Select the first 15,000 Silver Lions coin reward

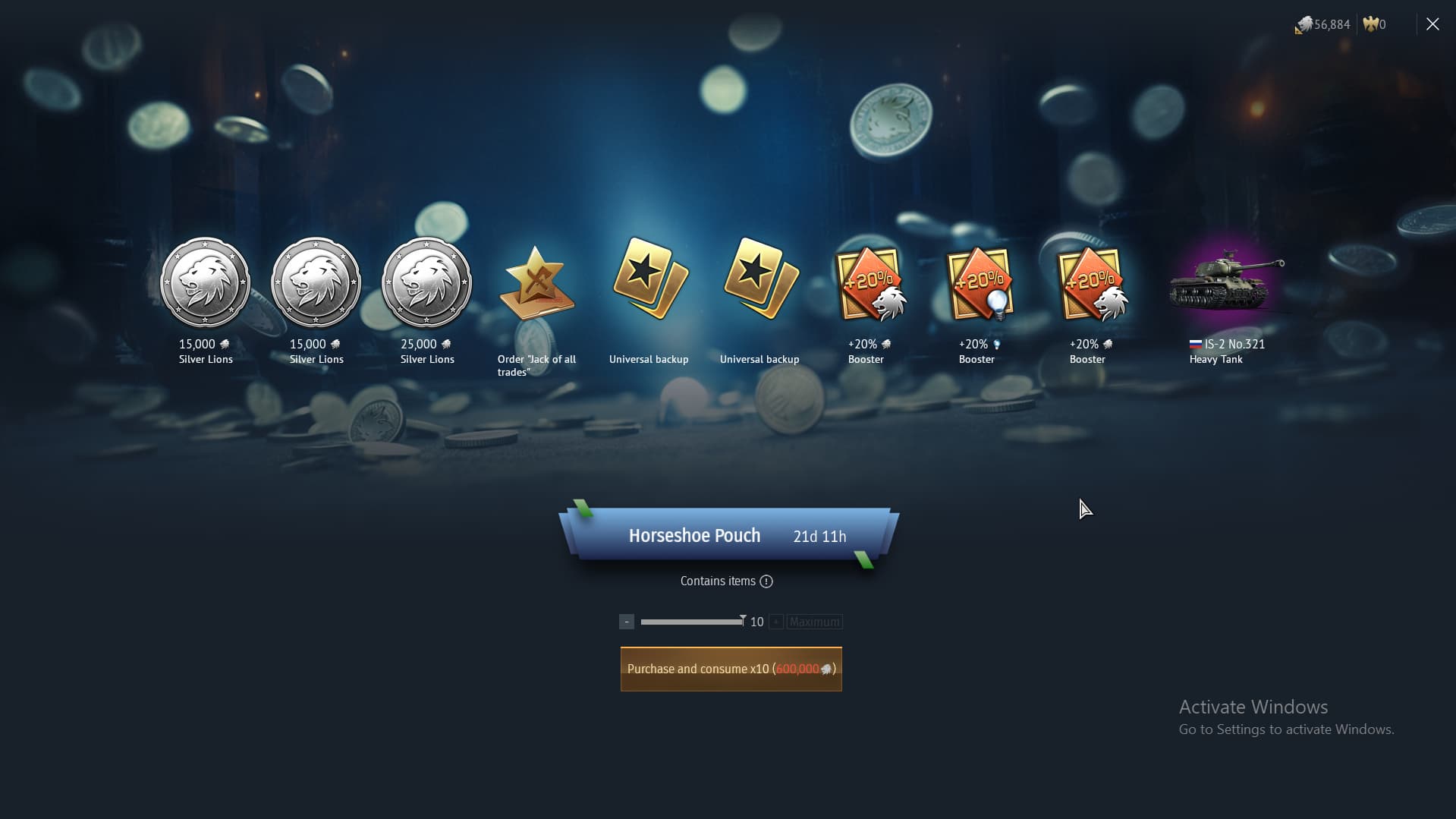pyautogui.click(x=206, y=282)
